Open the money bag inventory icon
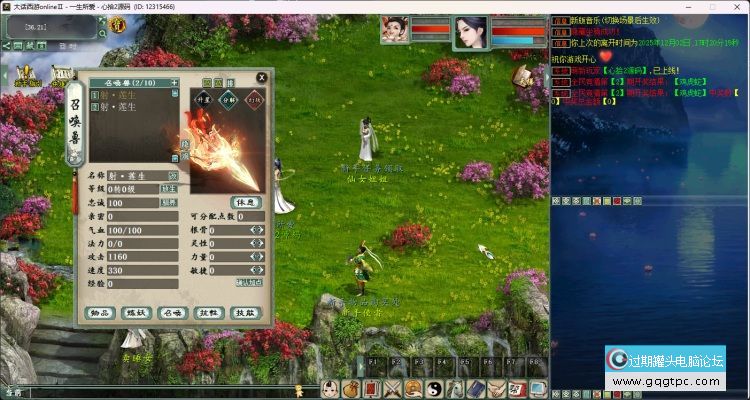 click(x=350, y=389)
